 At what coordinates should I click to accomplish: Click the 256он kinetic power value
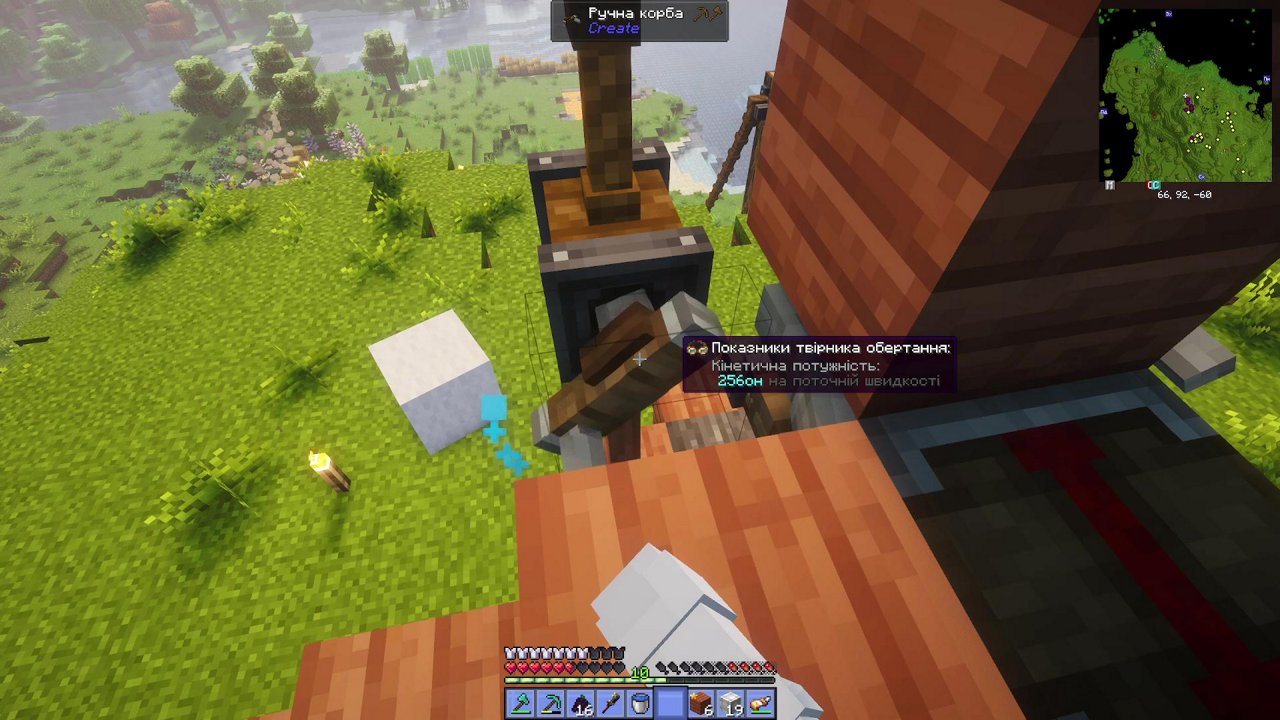(x=738, y=381)
